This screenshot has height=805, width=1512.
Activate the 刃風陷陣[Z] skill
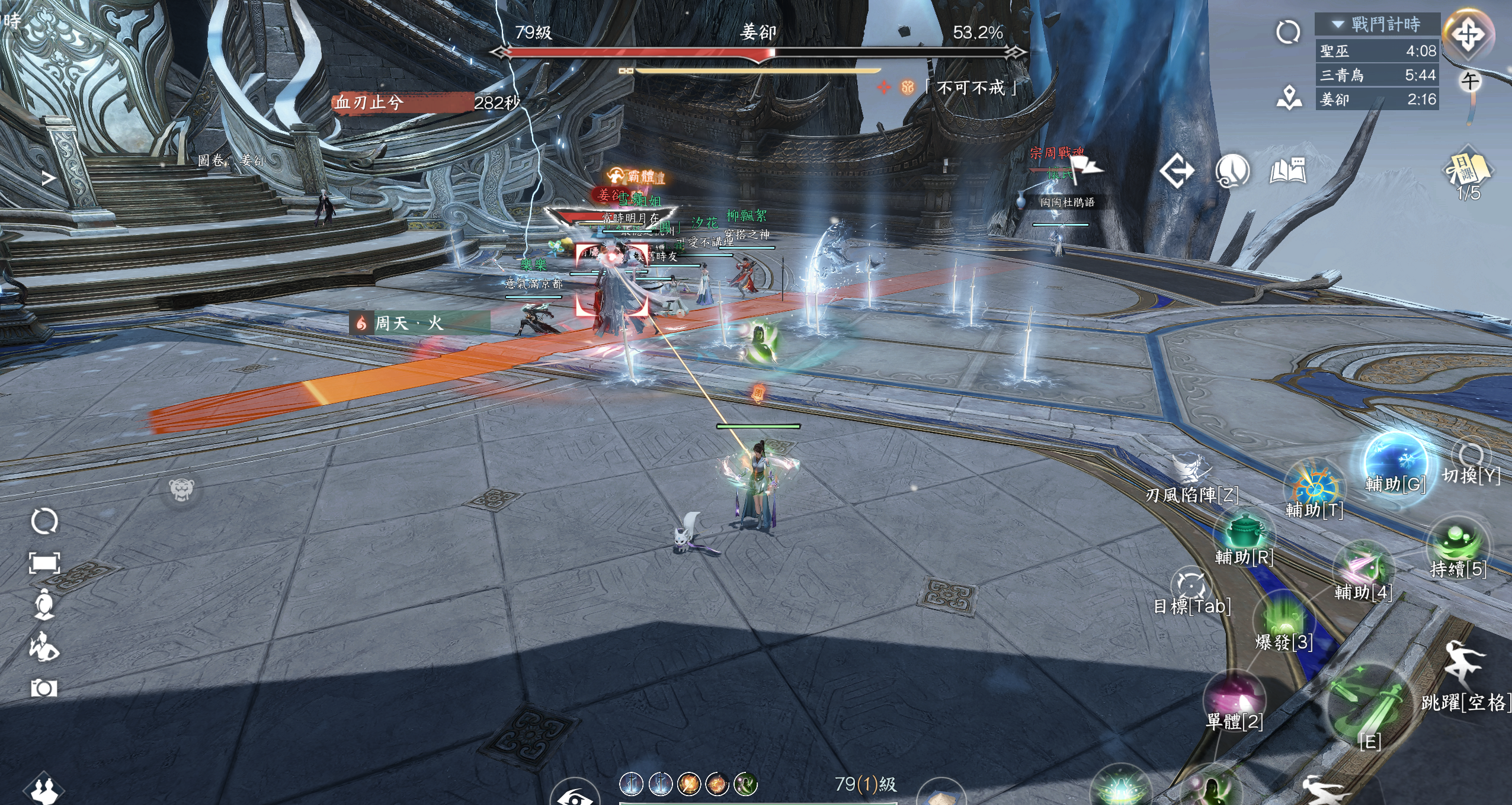(x=1191, y=469)
